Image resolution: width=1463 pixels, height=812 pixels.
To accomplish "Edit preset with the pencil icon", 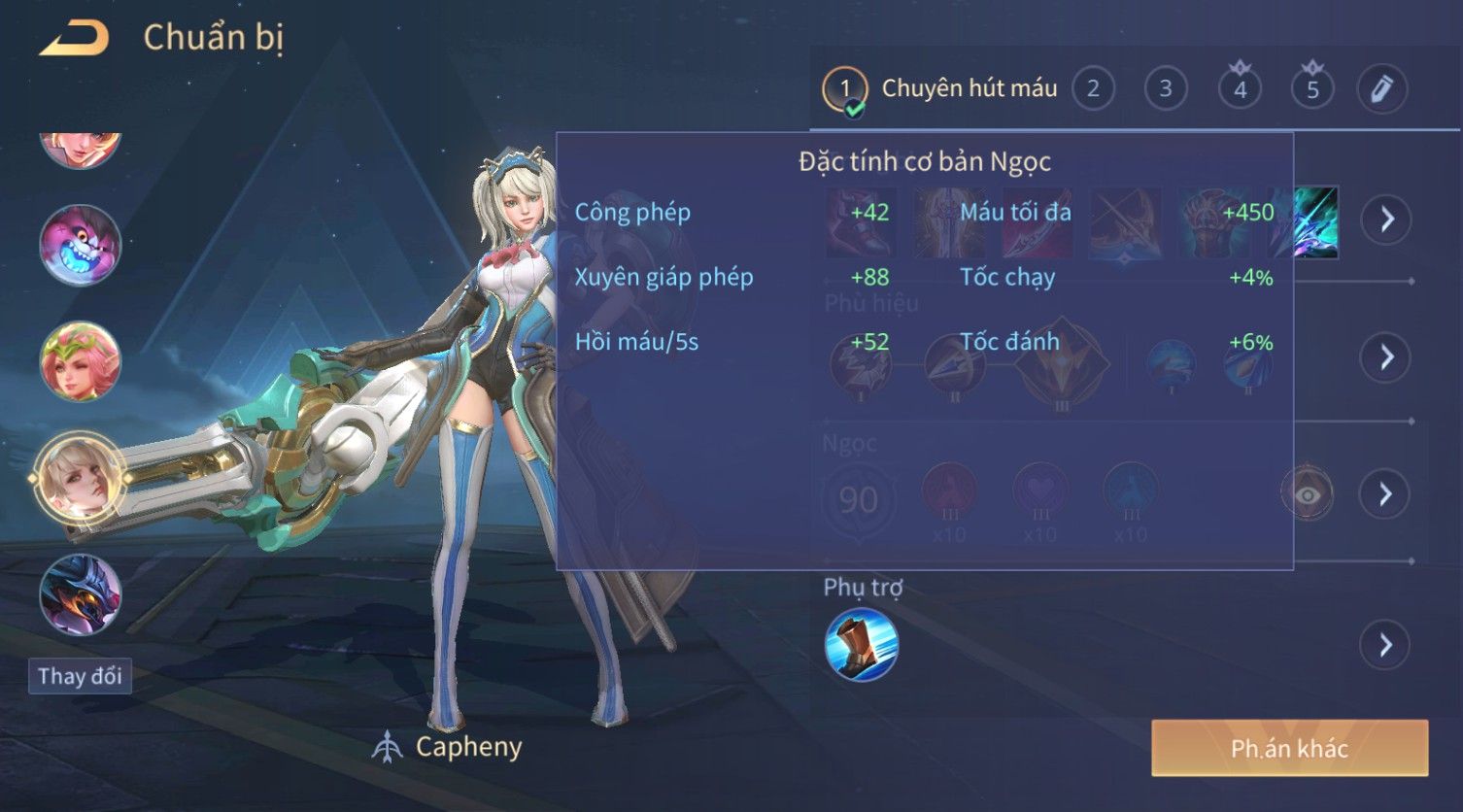I will click(x=1382, y=89).
